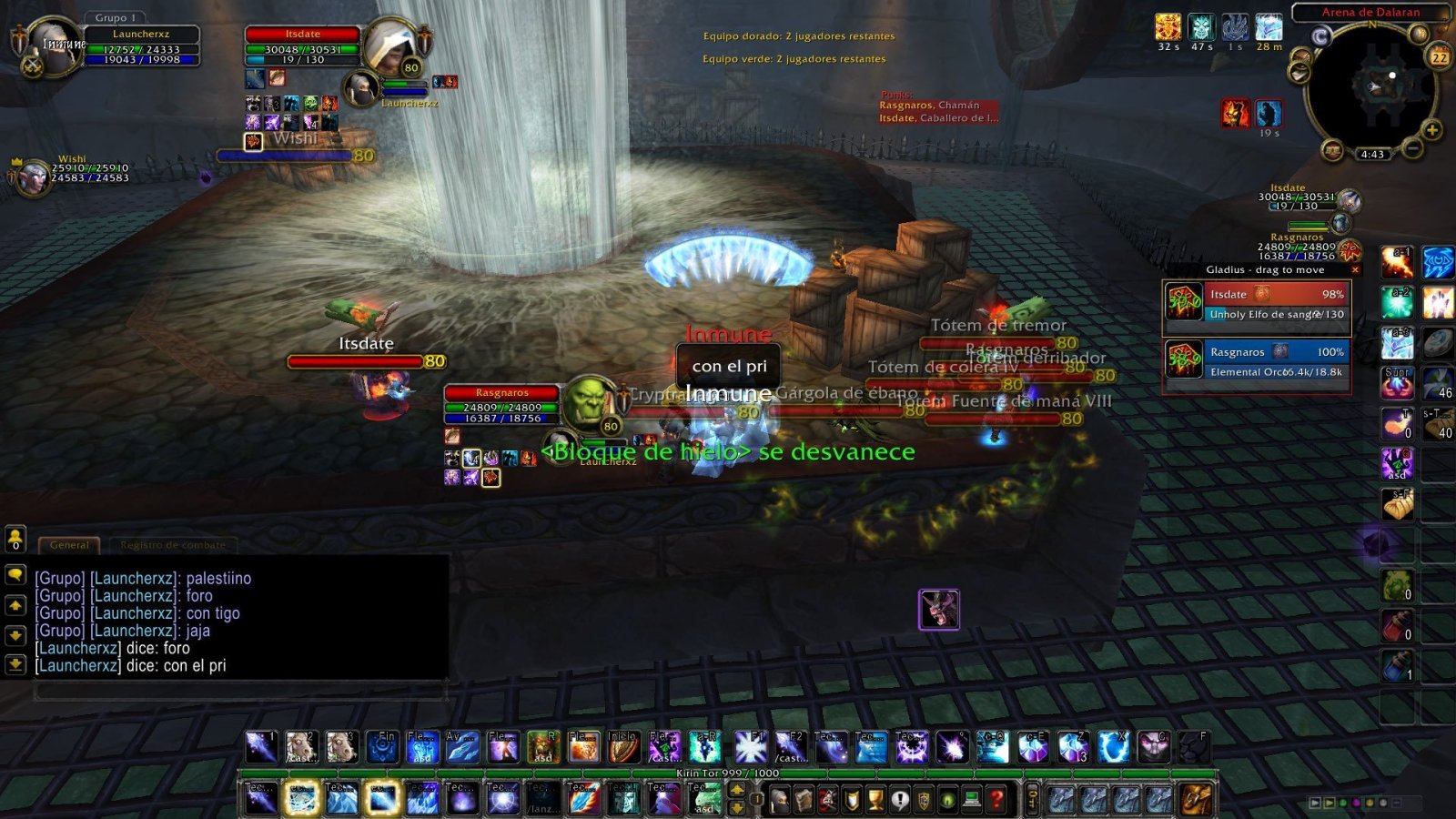Open the golden trophy achievements button
The height and width of the screenshot is (819, 1456).
coord(875,799)
